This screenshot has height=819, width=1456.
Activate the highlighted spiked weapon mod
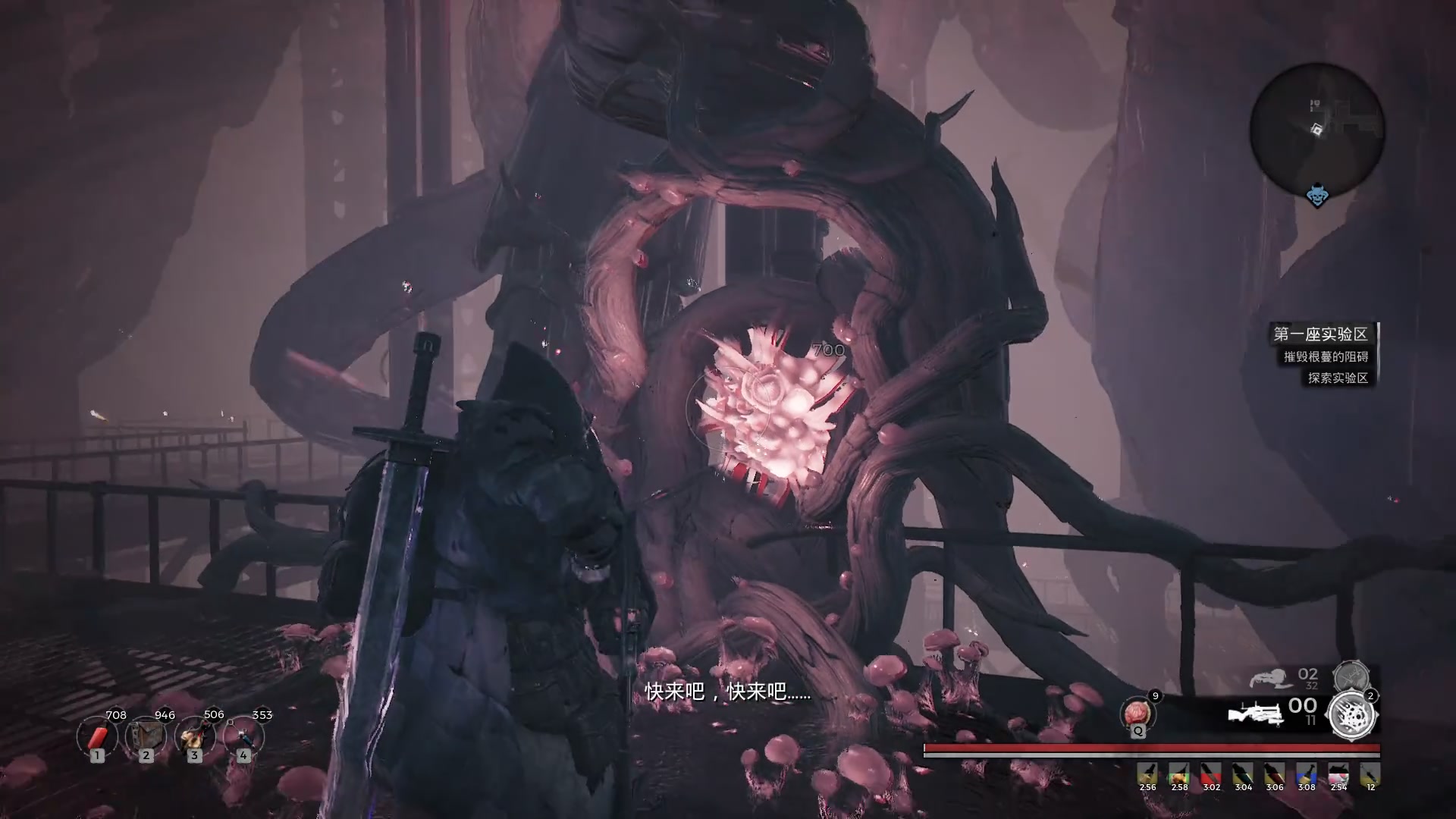click(1351, 714)
